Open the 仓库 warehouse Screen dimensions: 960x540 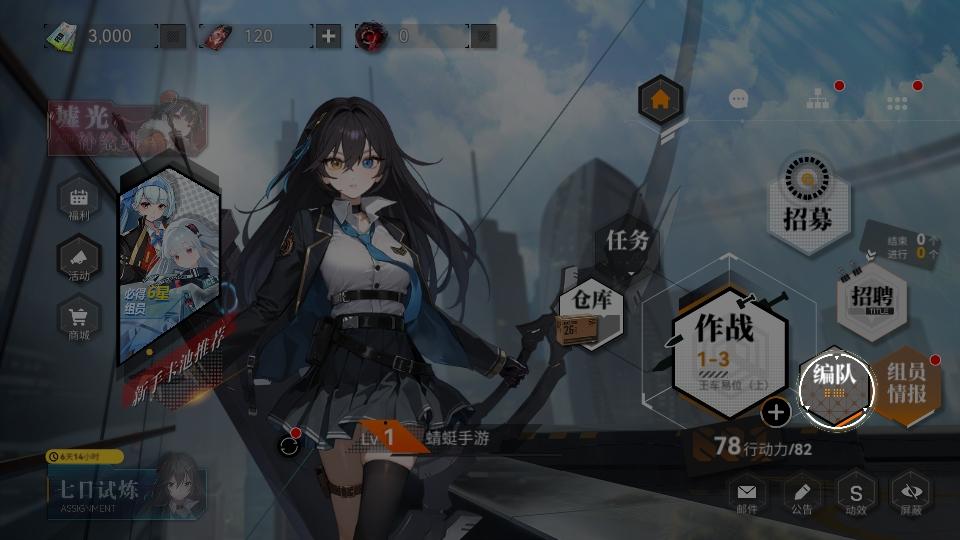click(591, 310)
